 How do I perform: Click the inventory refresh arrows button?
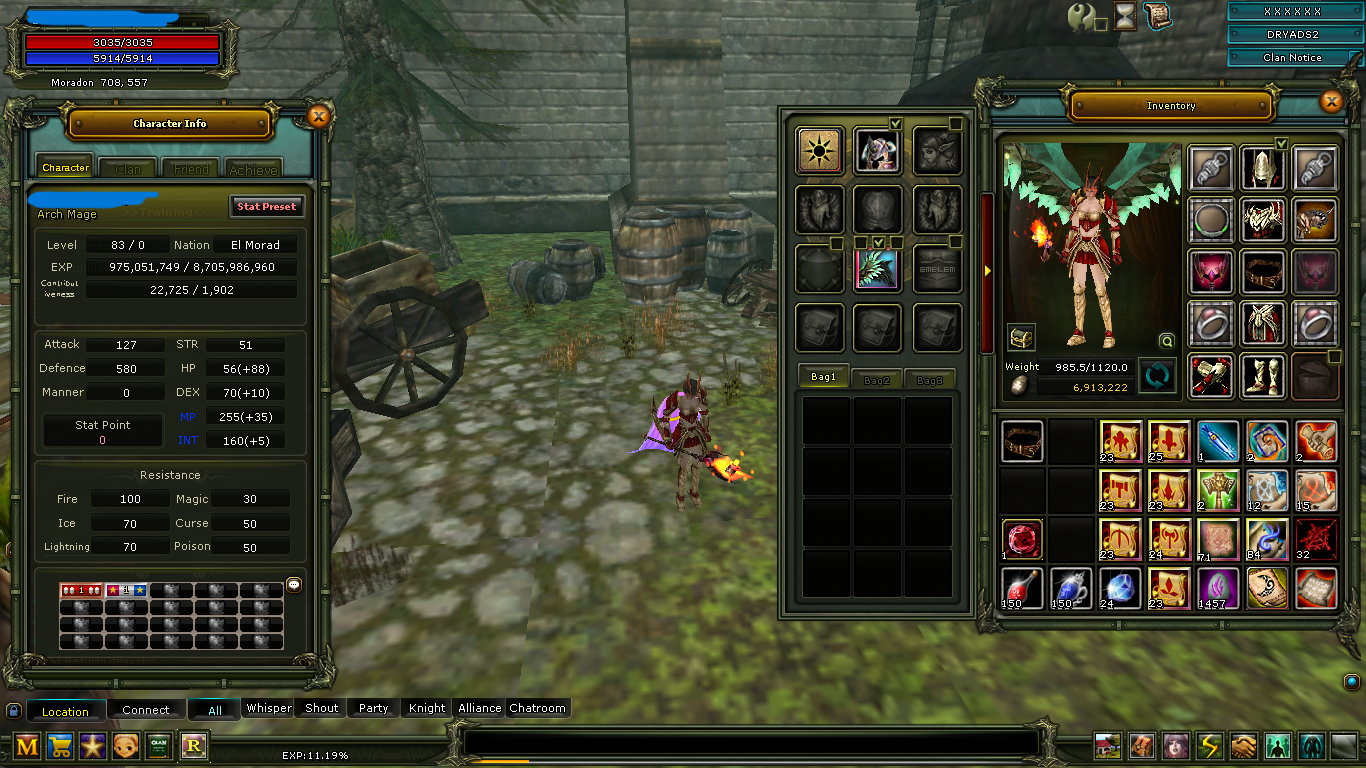point(1157,376)
